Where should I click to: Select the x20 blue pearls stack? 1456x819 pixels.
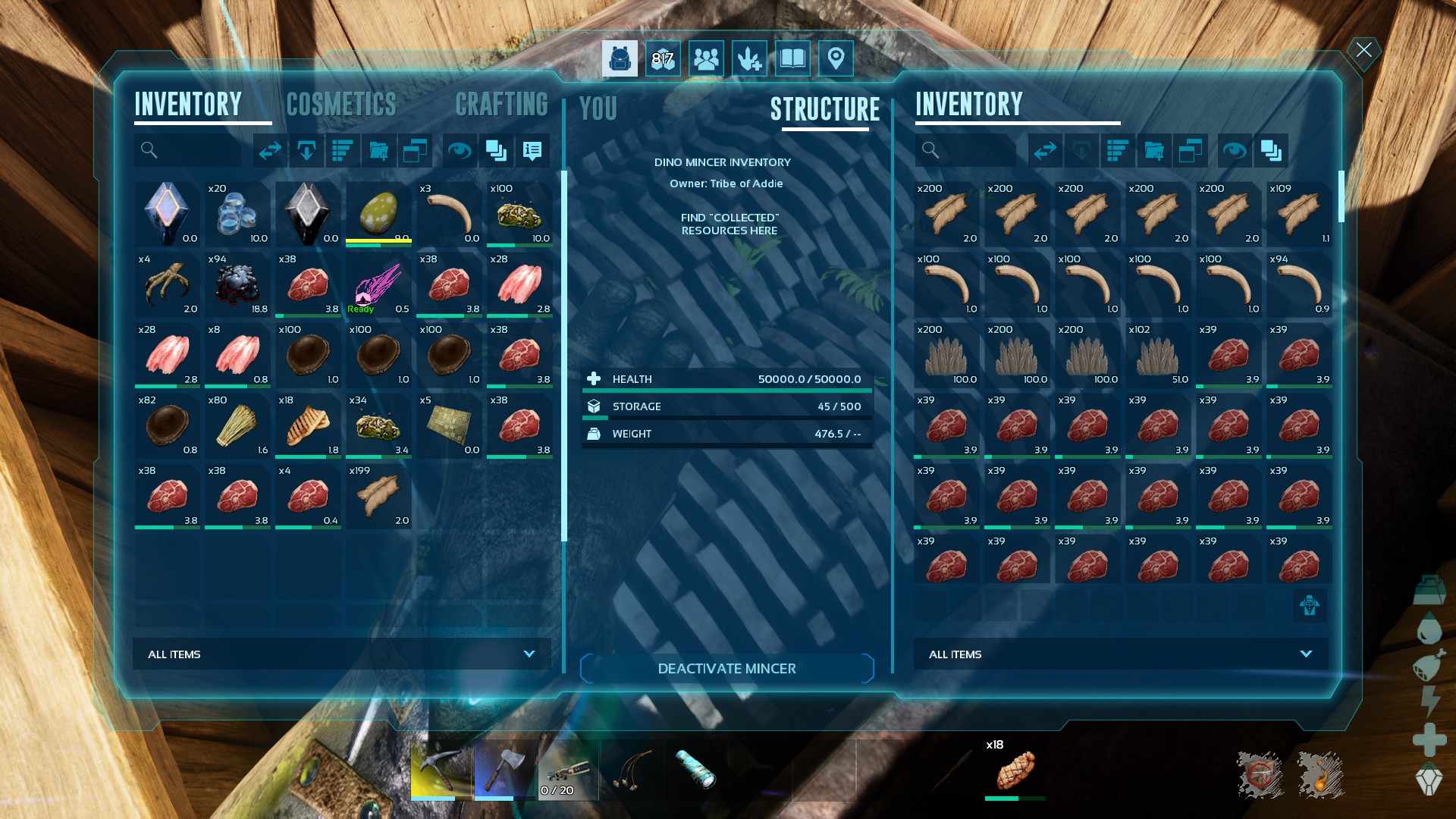(x=237, y=214)
